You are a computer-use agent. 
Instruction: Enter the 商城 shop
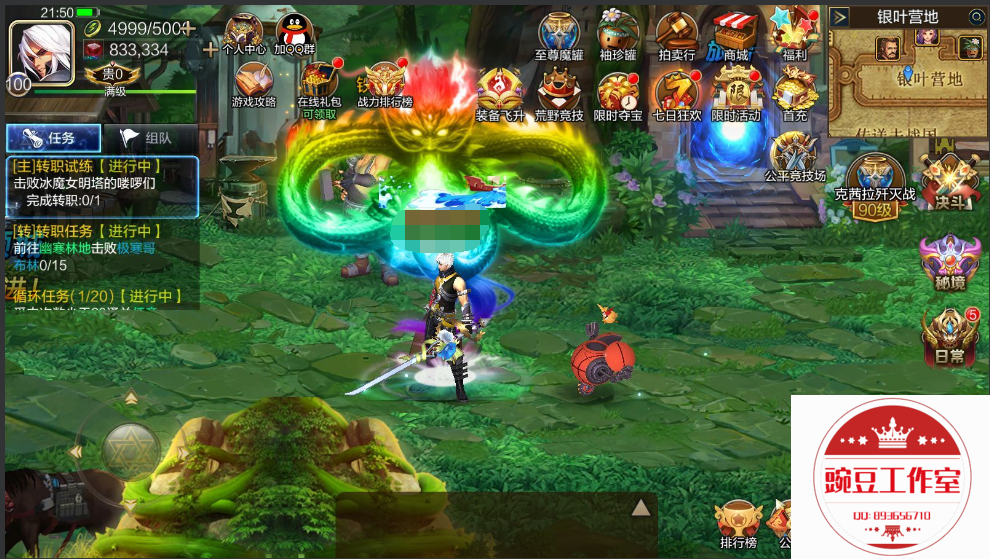tap(736, 36)
